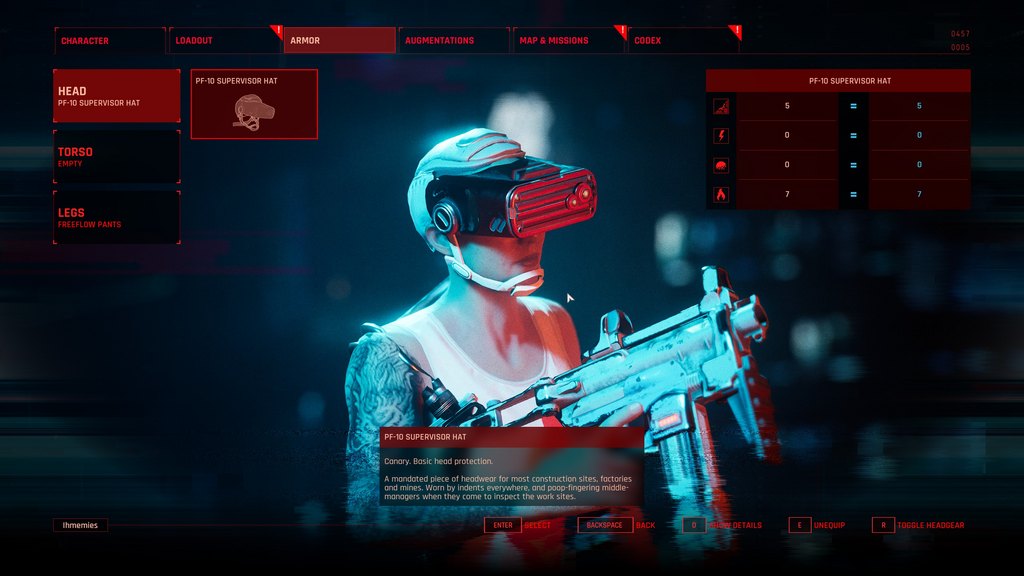The image size is (1024, 576).
Task: Select the Head armor slot
Action: point(117,96)
